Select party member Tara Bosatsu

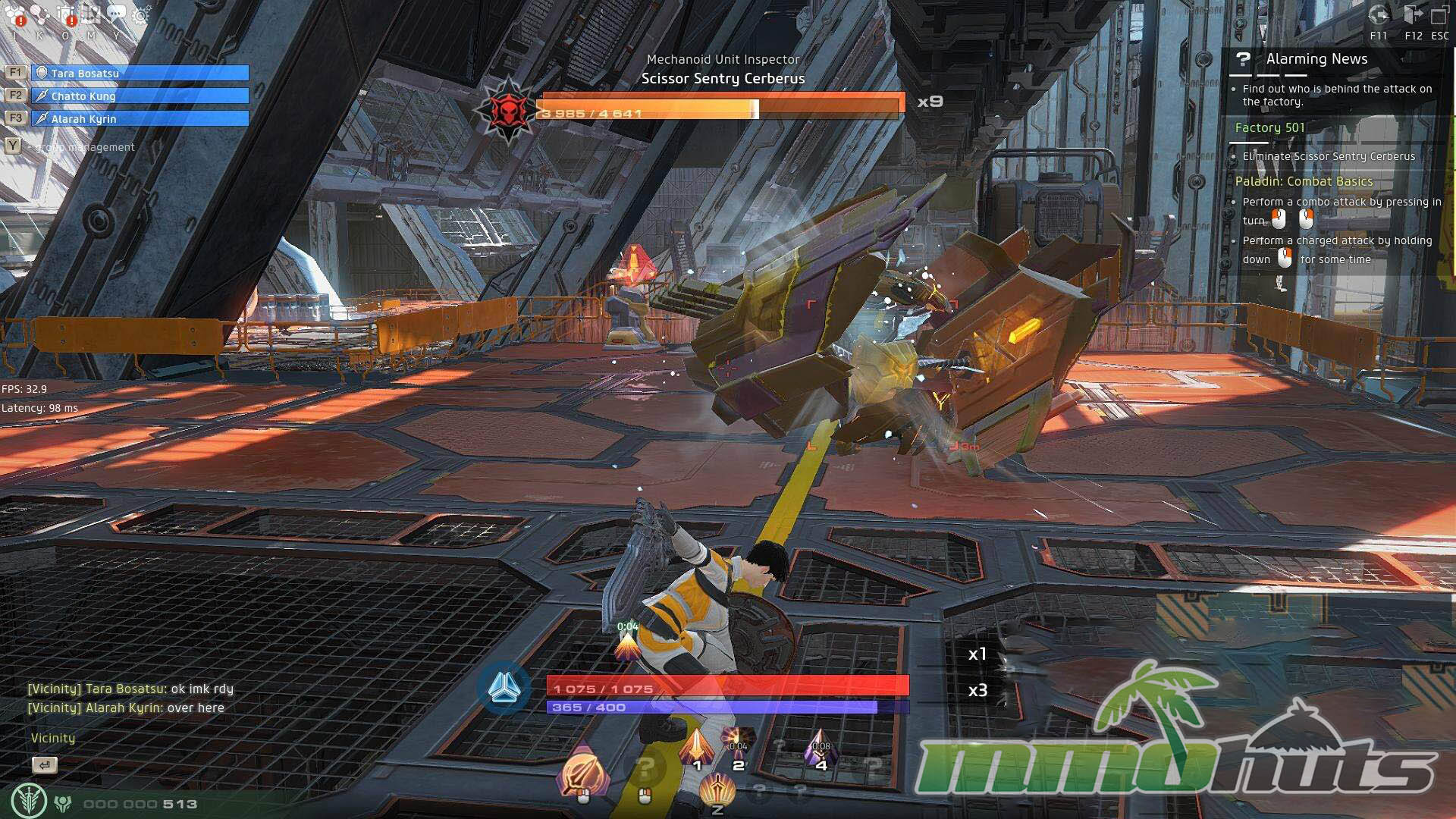(x=140, y=73)
